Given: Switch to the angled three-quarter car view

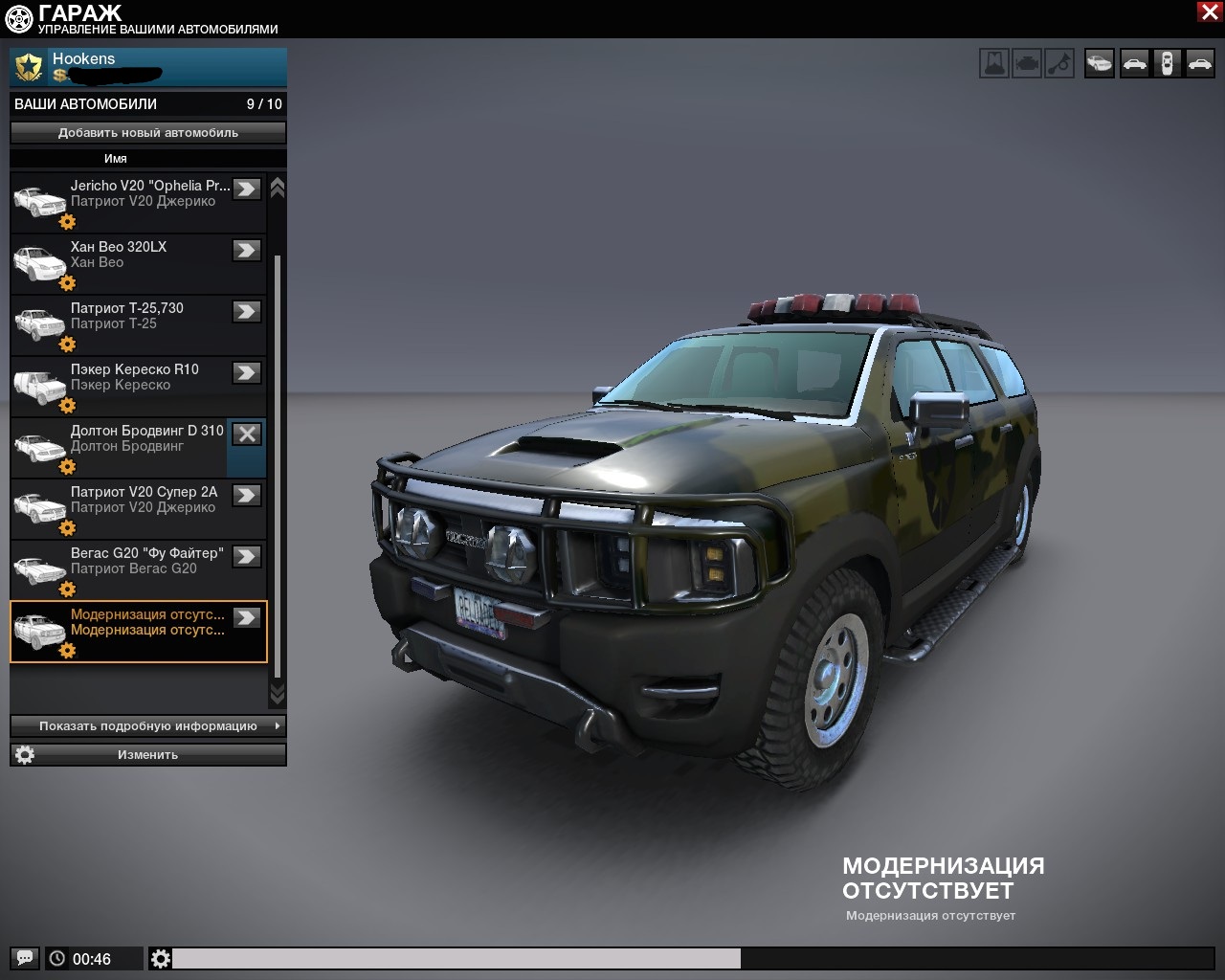Looking at the screenshot, I should [x=1100, y=64].
